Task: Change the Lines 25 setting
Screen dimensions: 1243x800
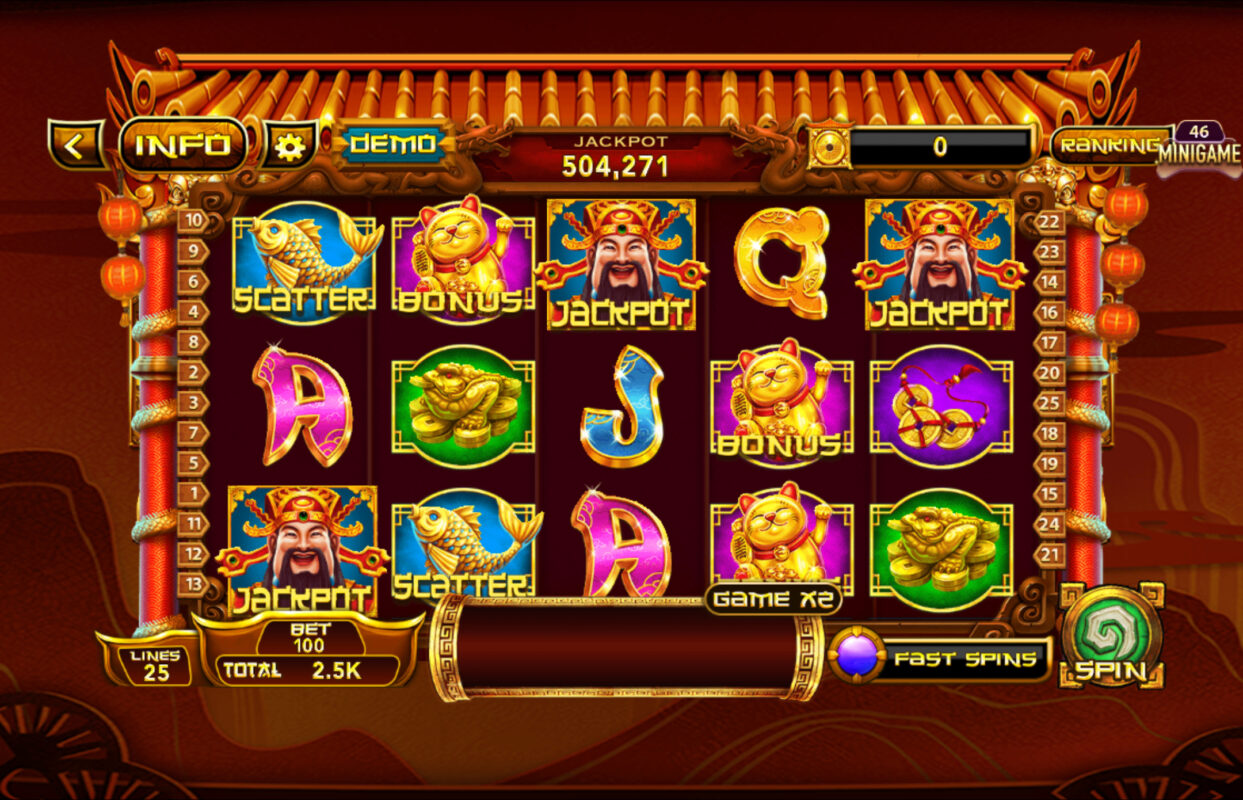Action: [x=155, y=665]
